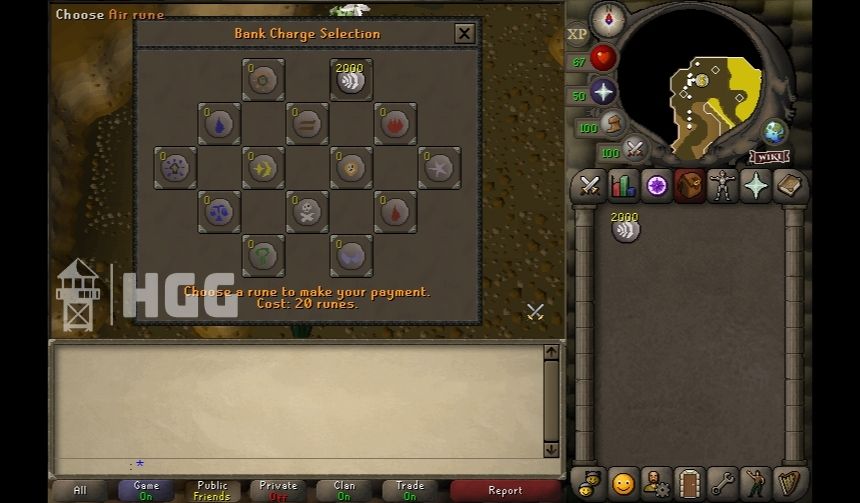The image size is (860, 503).
Task: Click the Report button
Action: 504,490
